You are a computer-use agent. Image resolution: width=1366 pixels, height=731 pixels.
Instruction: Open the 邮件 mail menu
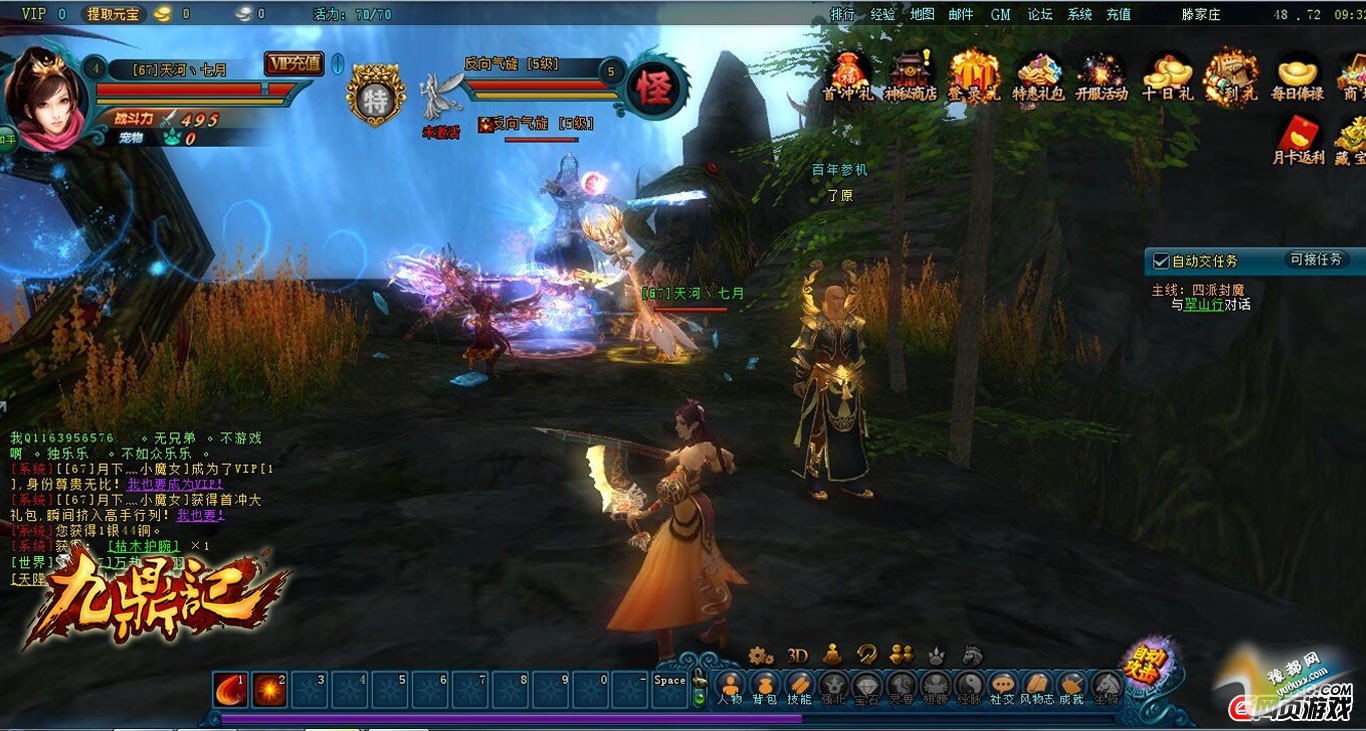[960, 14]
